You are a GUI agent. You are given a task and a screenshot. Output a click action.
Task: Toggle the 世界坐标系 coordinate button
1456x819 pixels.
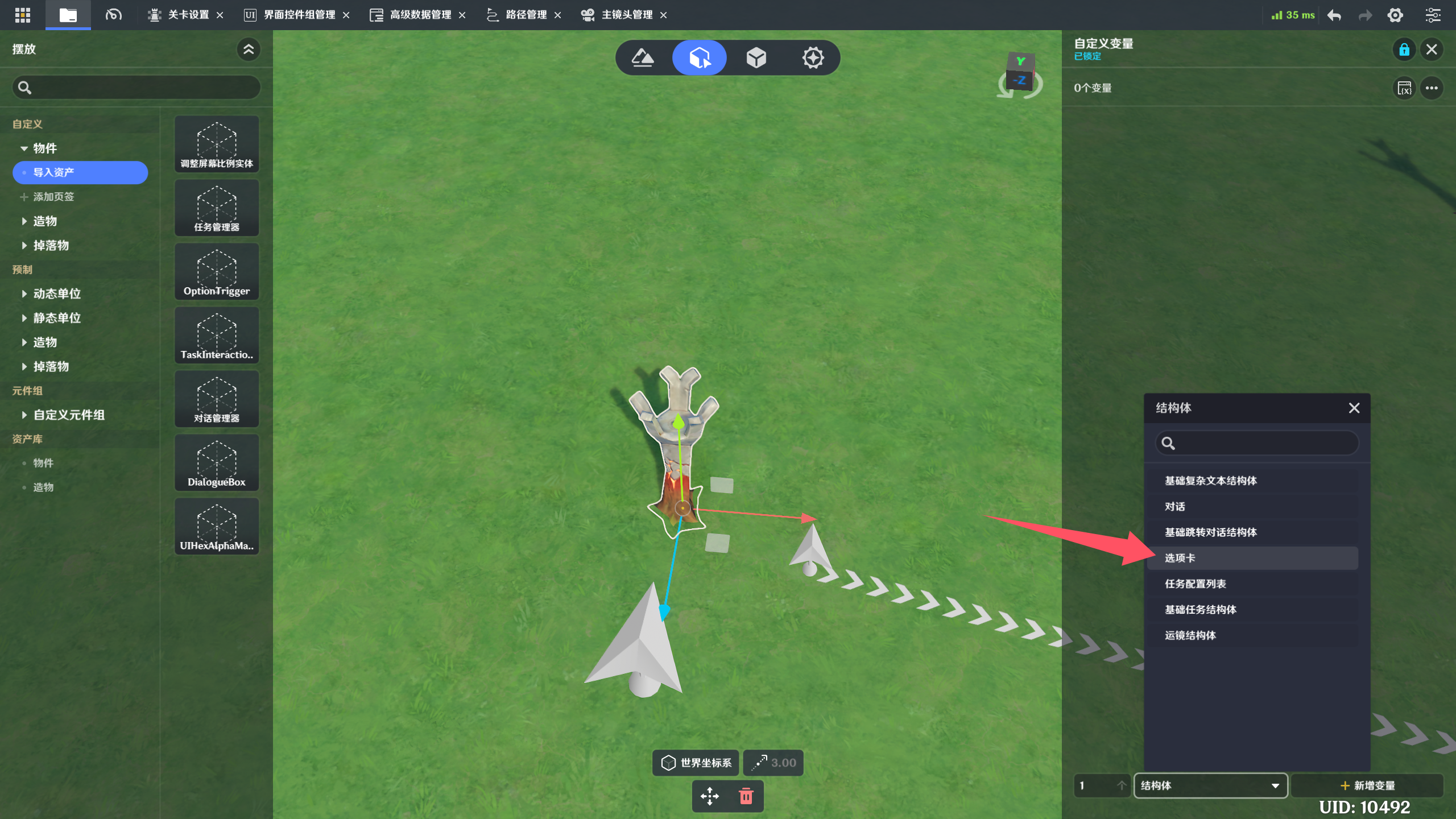[x=696, y=763]
